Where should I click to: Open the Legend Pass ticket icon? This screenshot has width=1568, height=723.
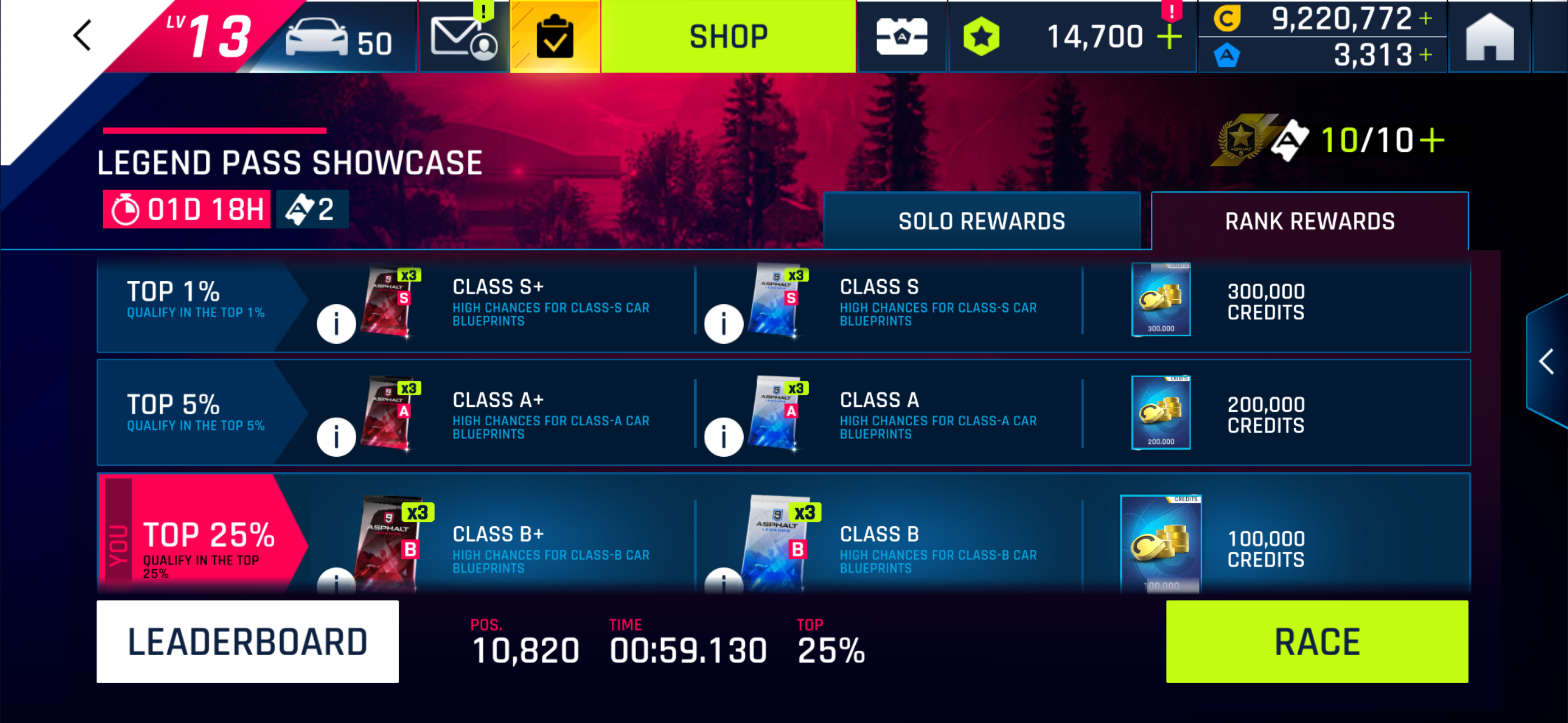click(x=901, y=36)
